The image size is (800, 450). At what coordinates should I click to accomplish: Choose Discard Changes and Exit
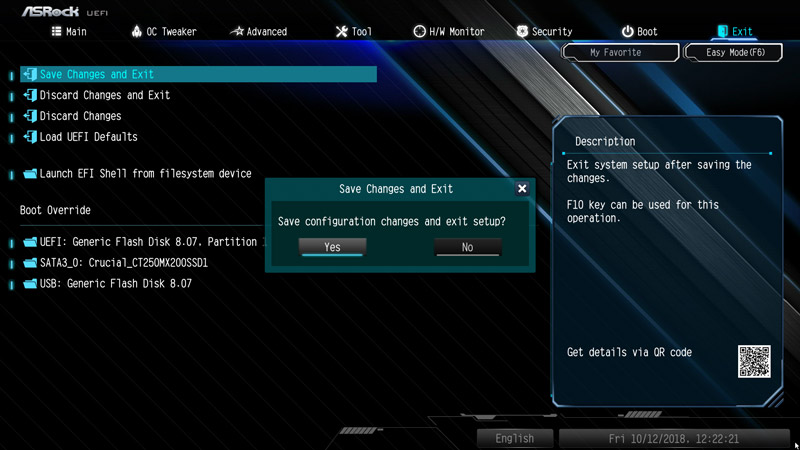(x=105, y=95)
